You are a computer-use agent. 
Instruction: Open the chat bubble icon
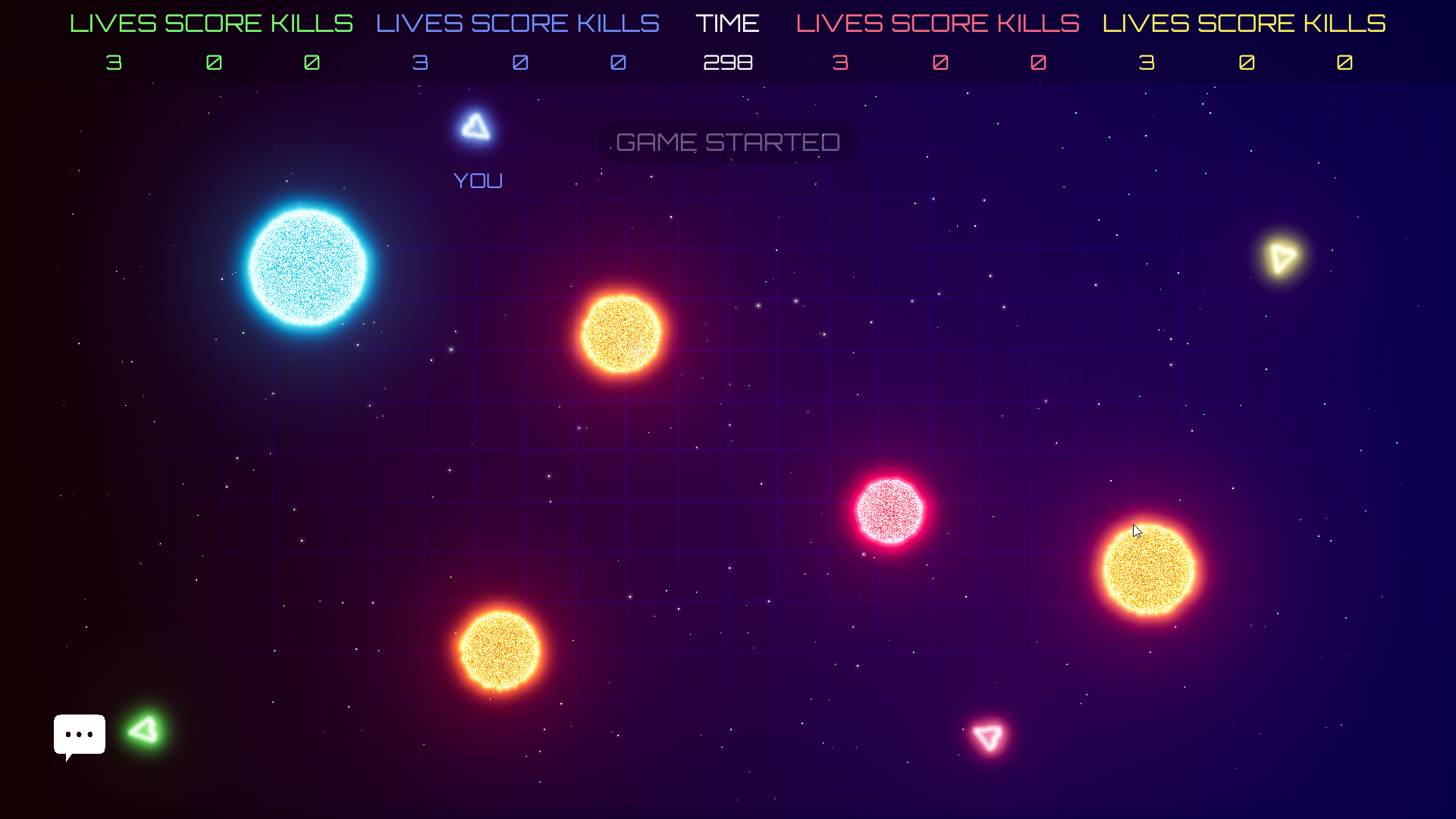[79, 734]
